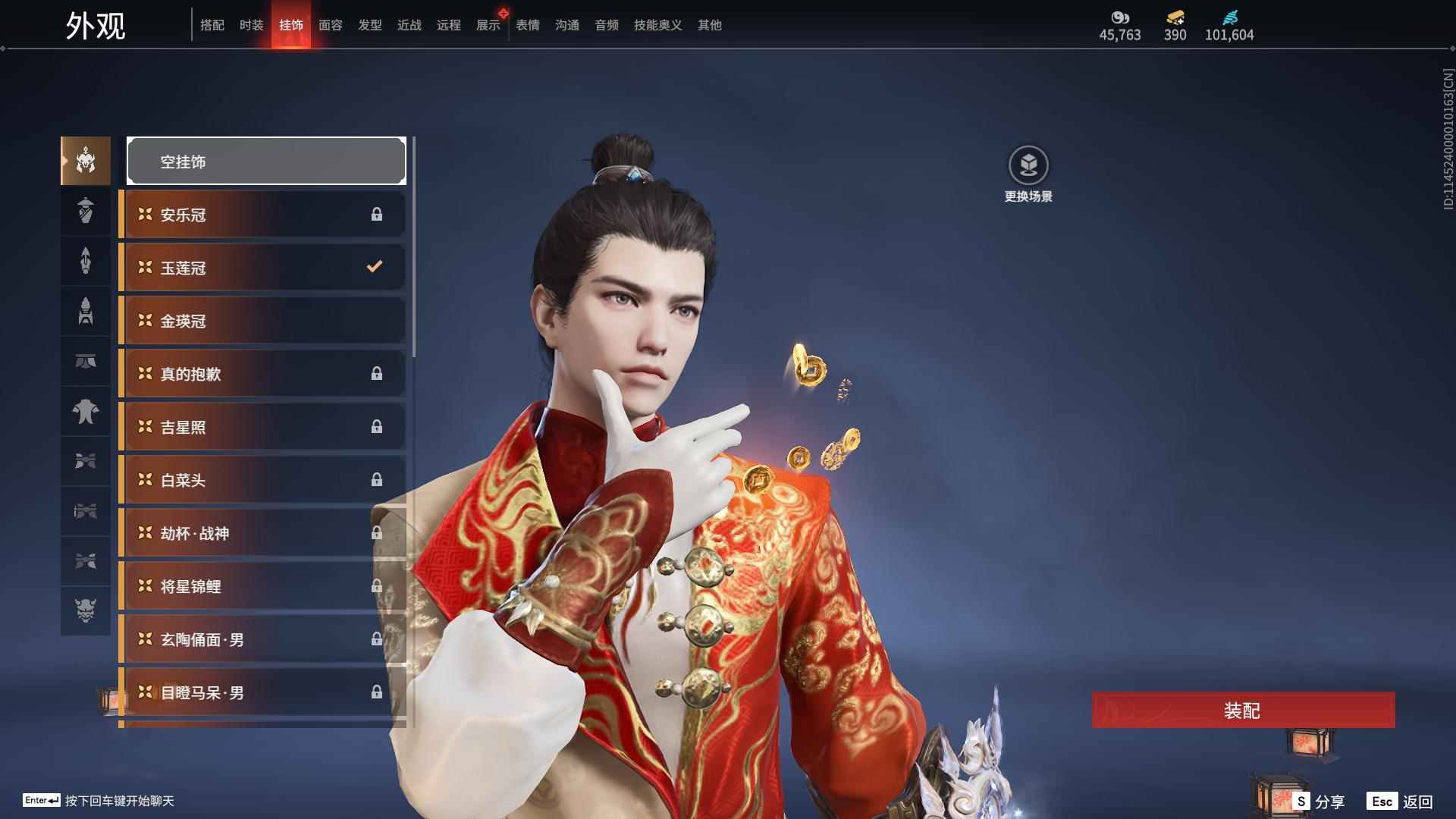Open the vase ornament category icon
Image resolution: width=1456 pixels, height=819 pixels.
click(x=86, y=212)
